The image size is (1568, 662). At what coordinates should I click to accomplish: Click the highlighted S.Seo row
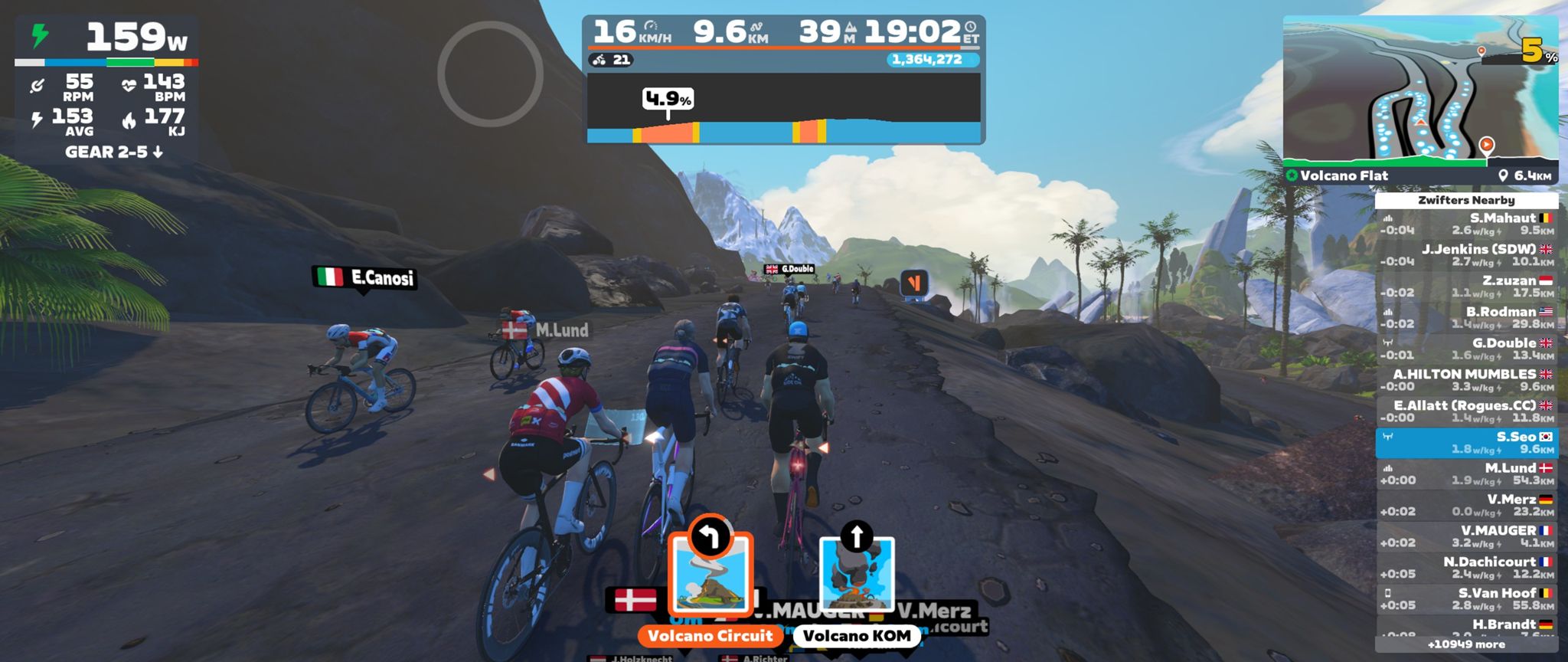pyautogui.click(x=1466, y=443)
